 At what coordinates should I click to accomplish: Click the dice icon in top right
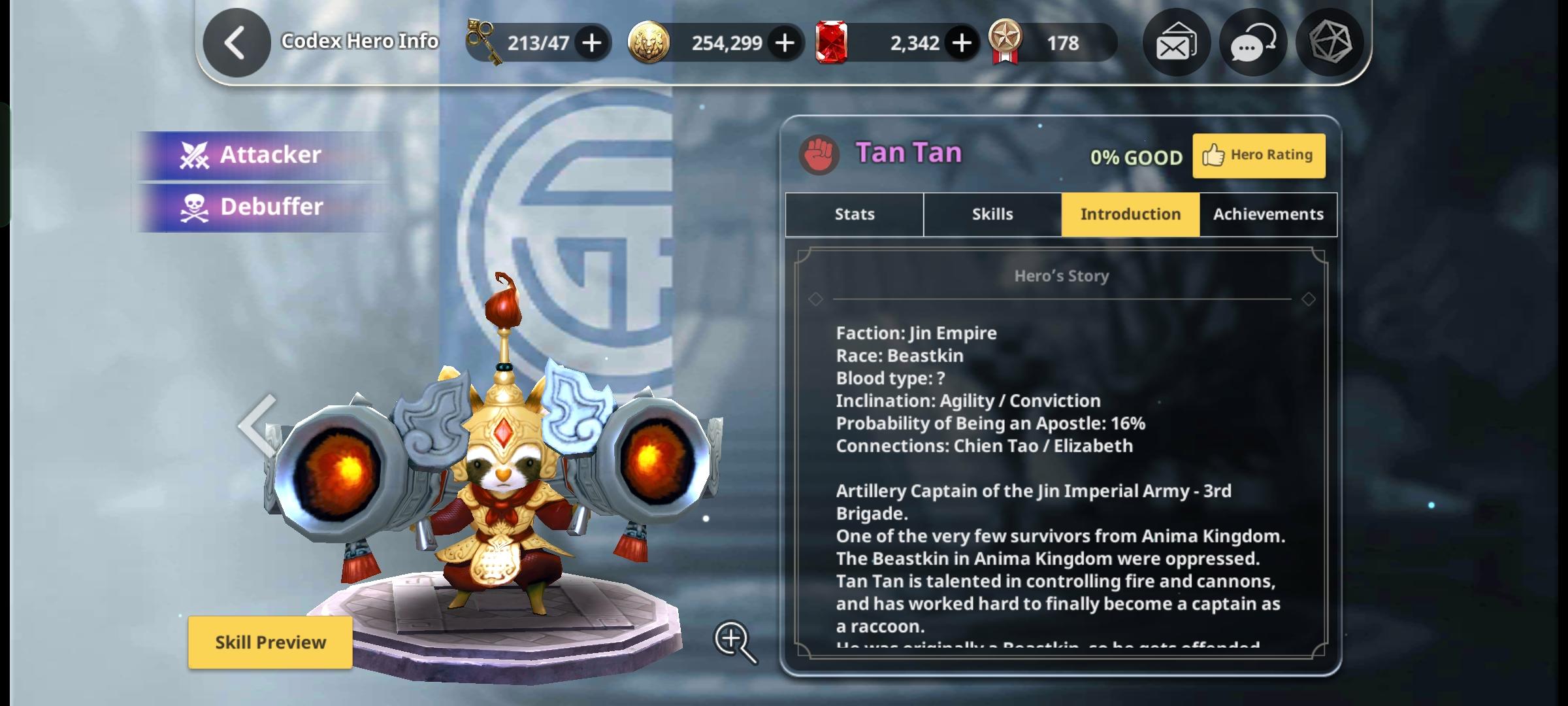(1331, 42)
